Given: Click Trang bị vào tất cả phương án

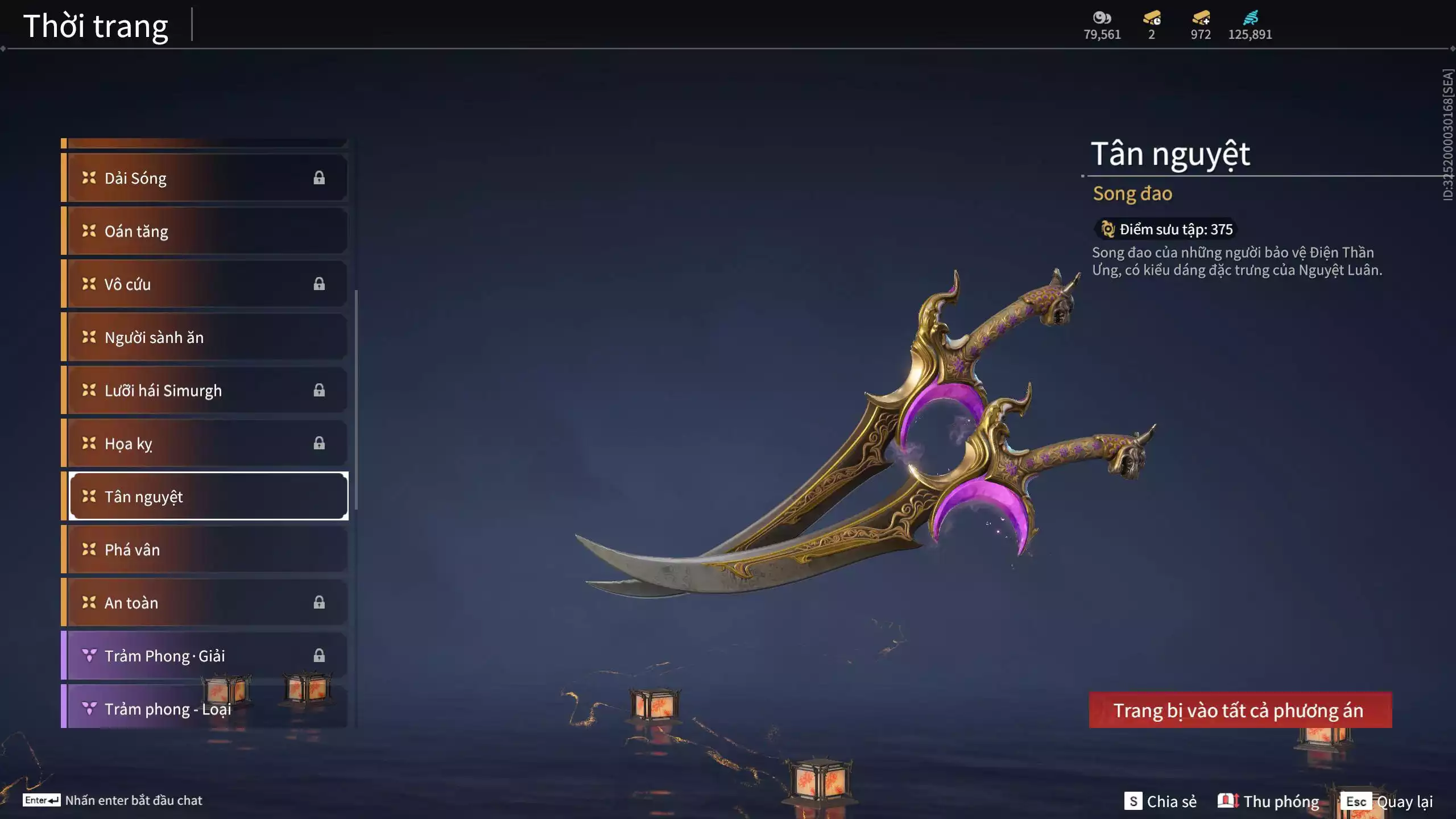Looking at the screenshot, I should point(1240,710).
